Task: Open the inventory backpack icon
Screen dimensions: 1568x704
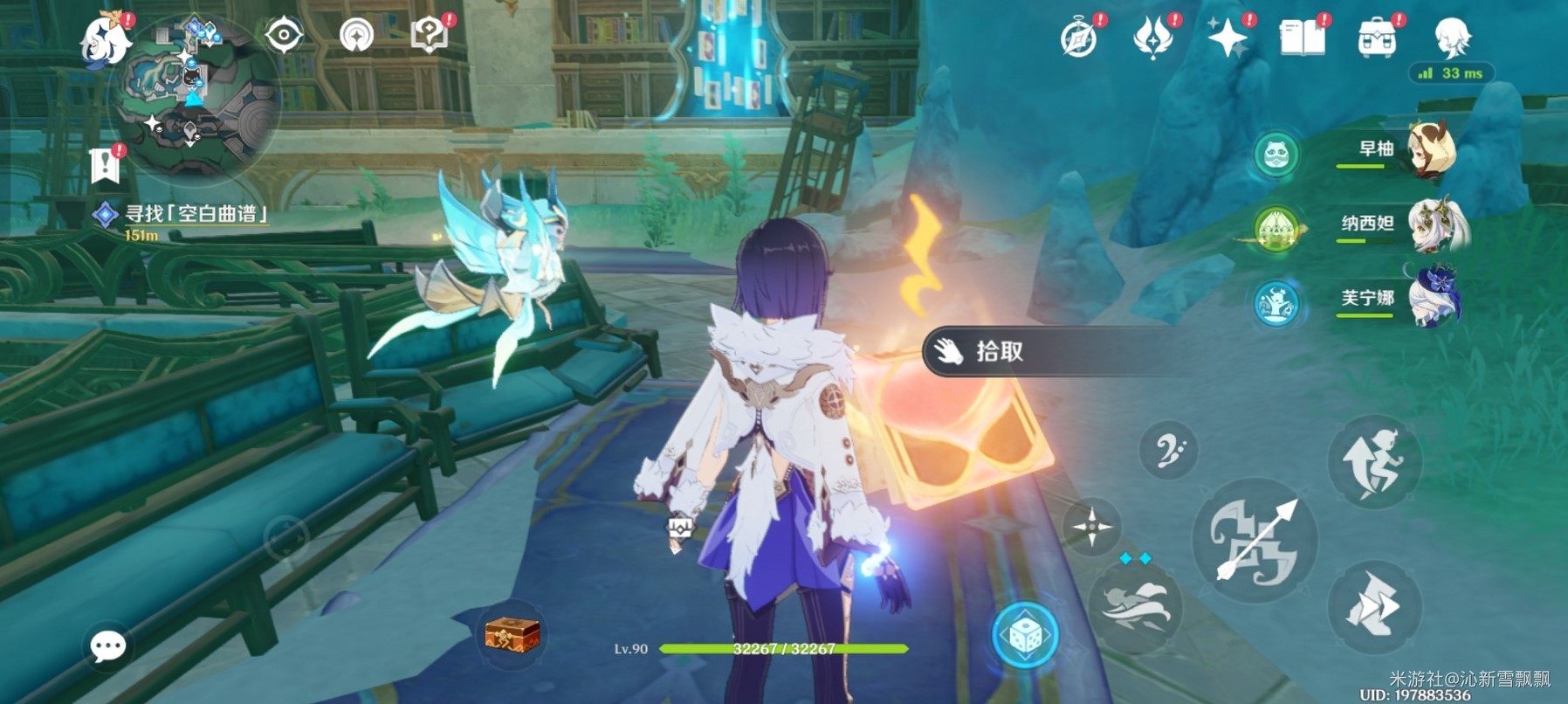Action: point(1376,39)
